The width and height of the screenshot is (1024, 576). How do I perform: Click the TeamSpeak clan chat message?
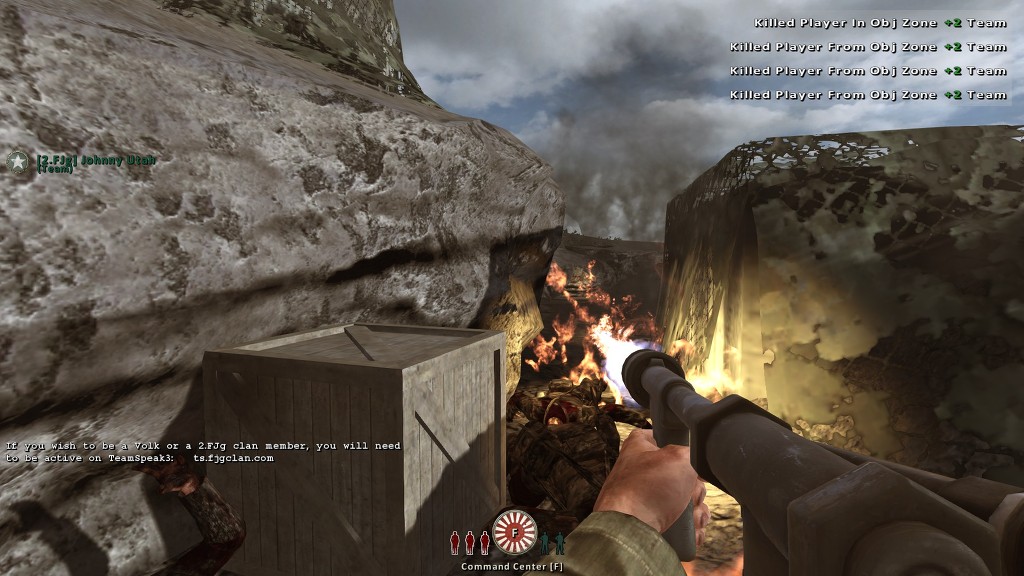203,452
